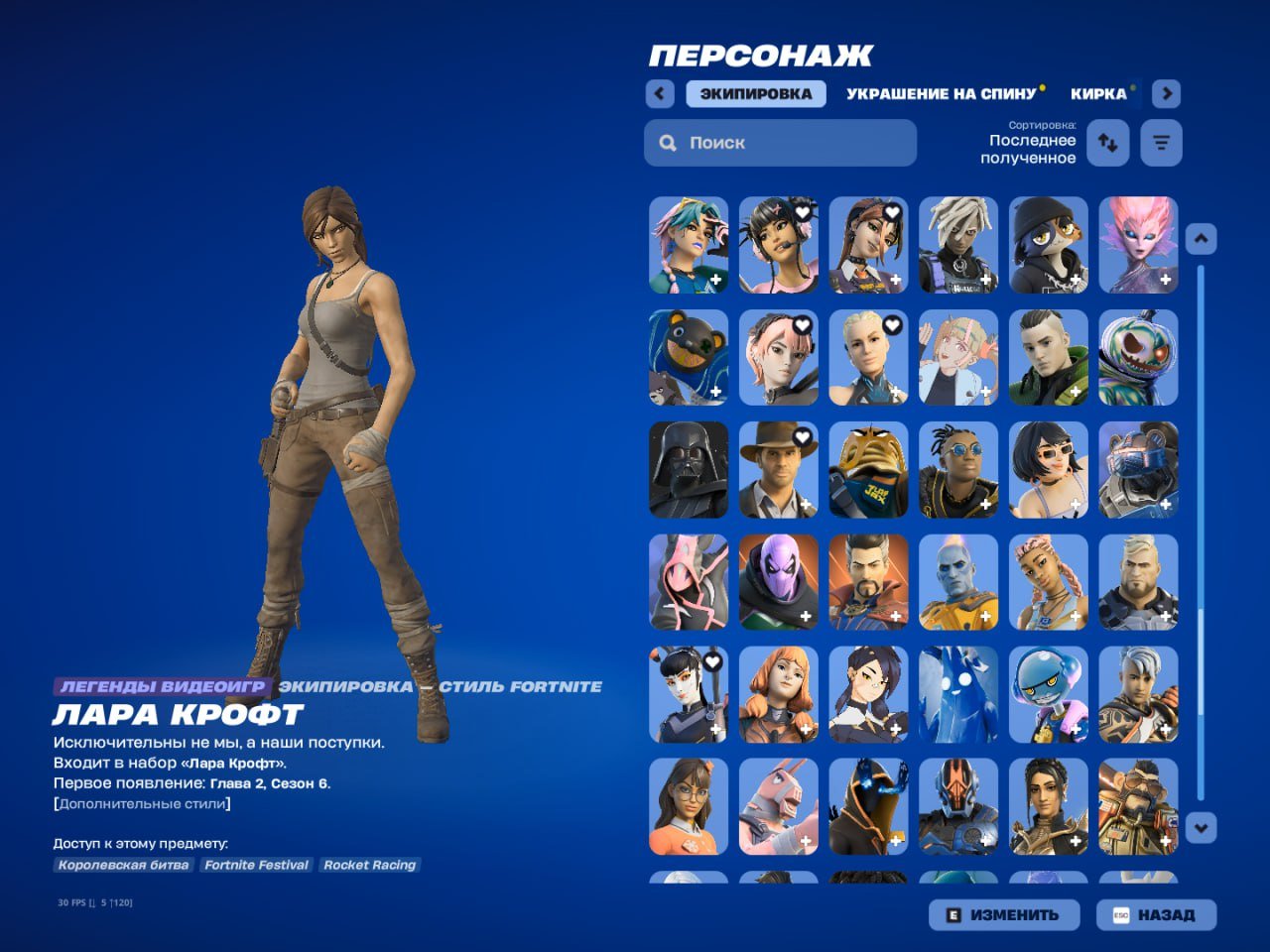1270x952 pixels.
Task: Click the right navigation arrow beside КИРКА
Action: tap(1167, 93)
